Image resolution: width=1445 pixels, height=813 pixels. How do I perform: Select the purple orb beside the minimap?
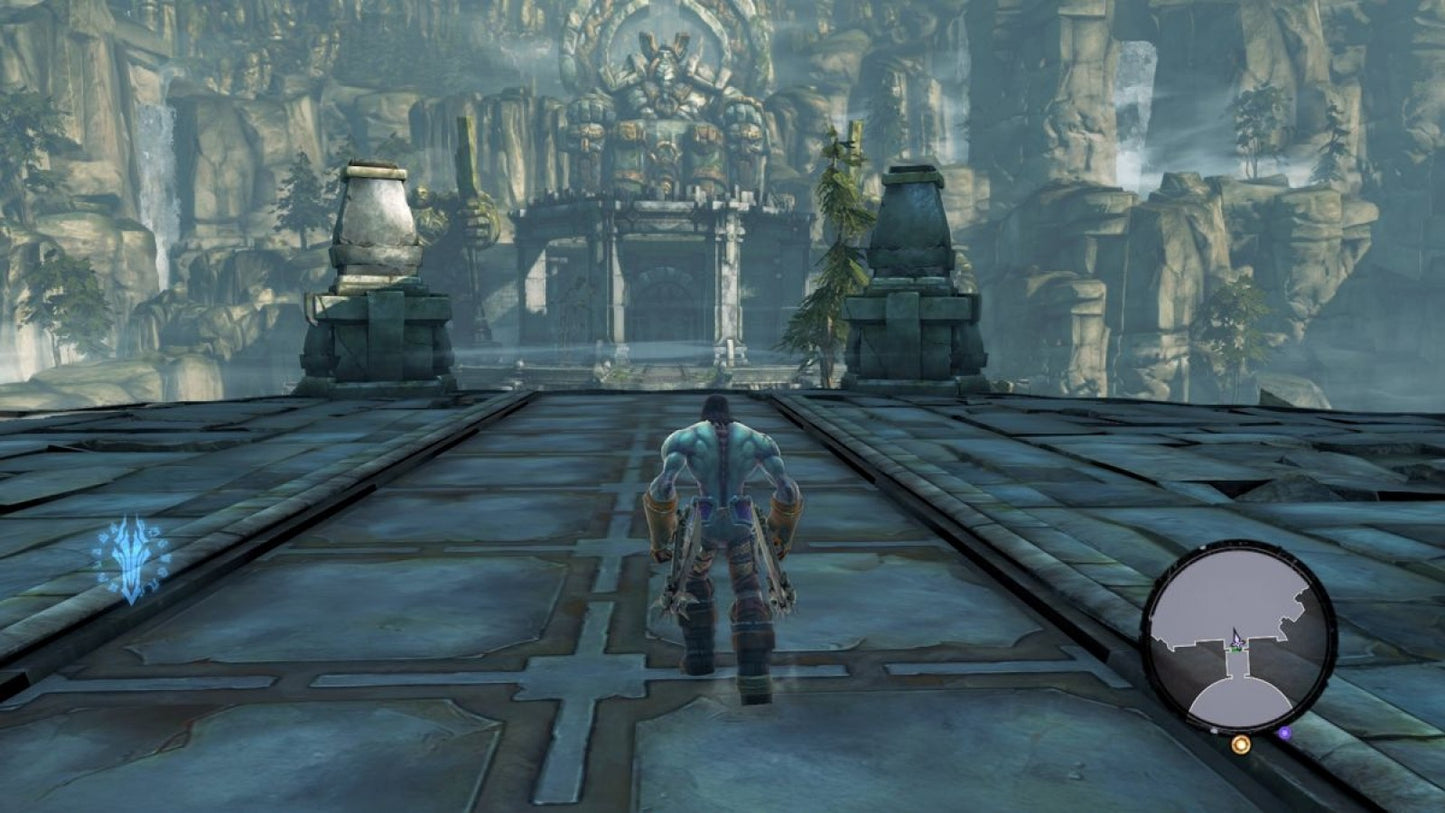coord(1284,733)
